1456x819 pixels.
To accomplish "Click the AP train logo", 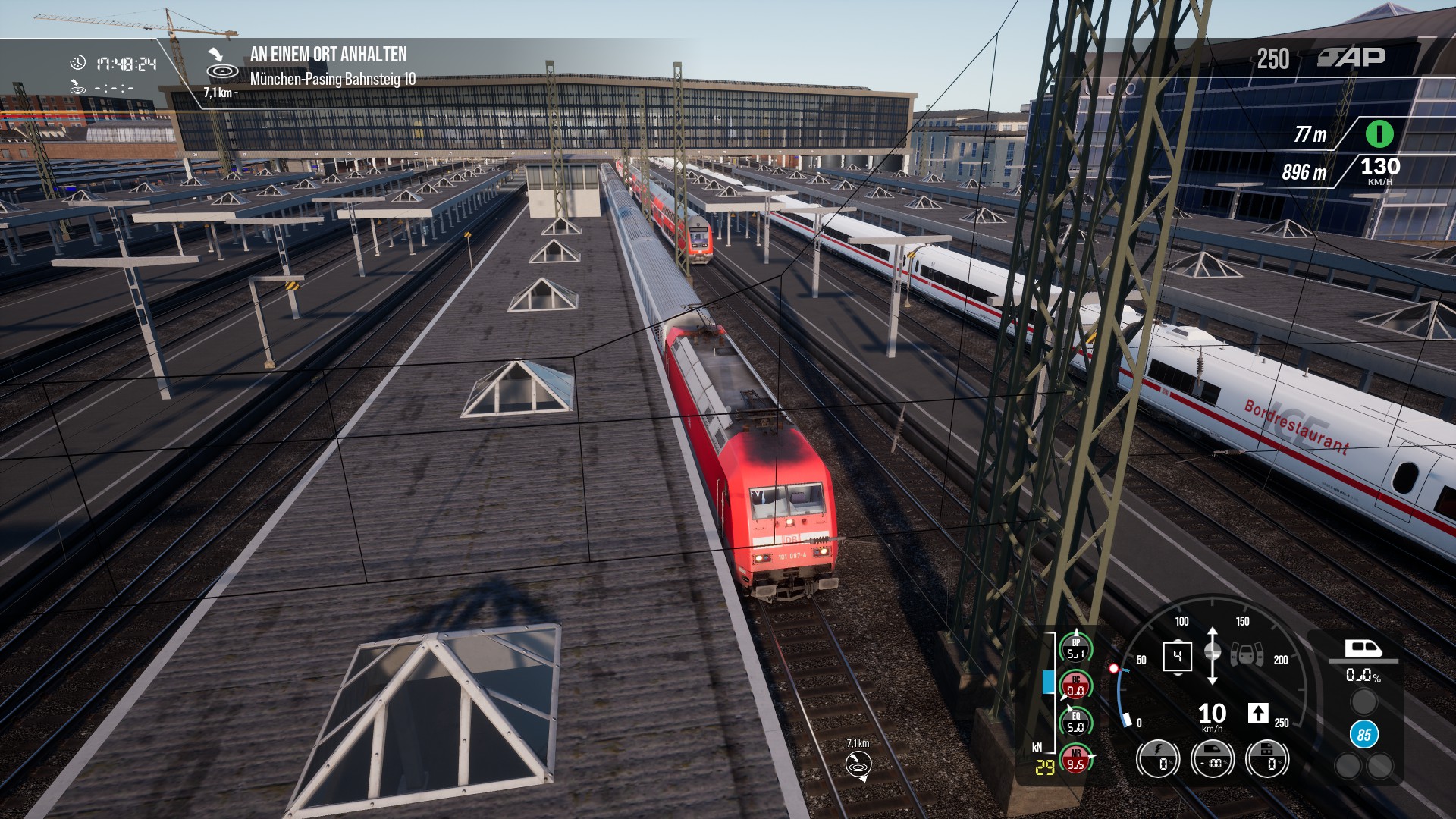I will tap(1351, 58).
